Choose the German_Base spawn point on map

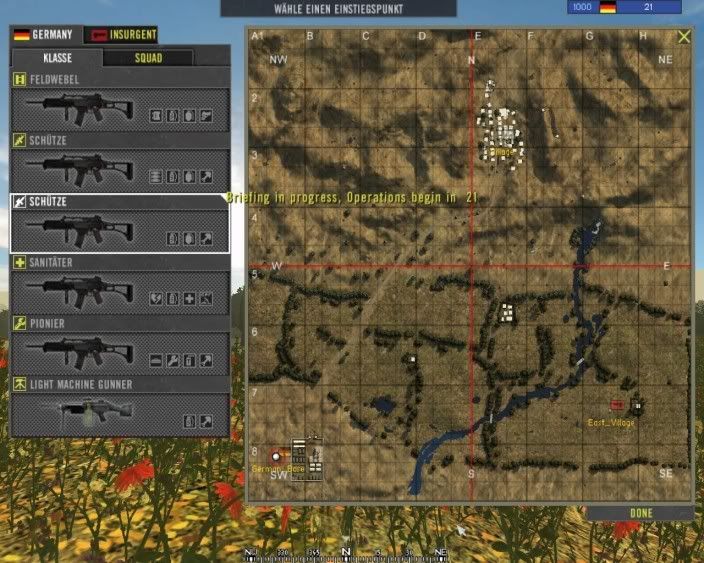[277, 456]
